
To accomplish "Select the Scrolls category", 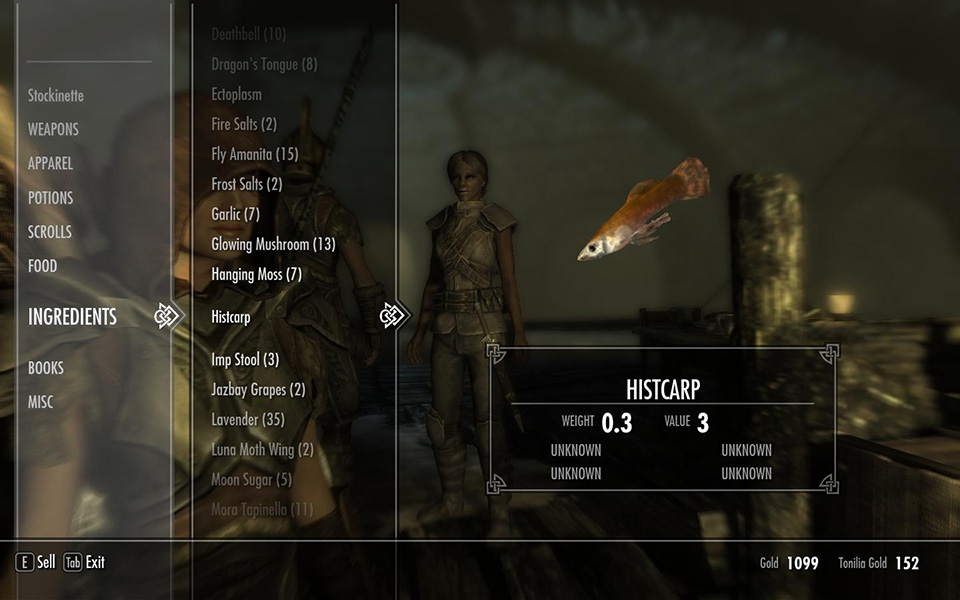I will click(50, 232).
